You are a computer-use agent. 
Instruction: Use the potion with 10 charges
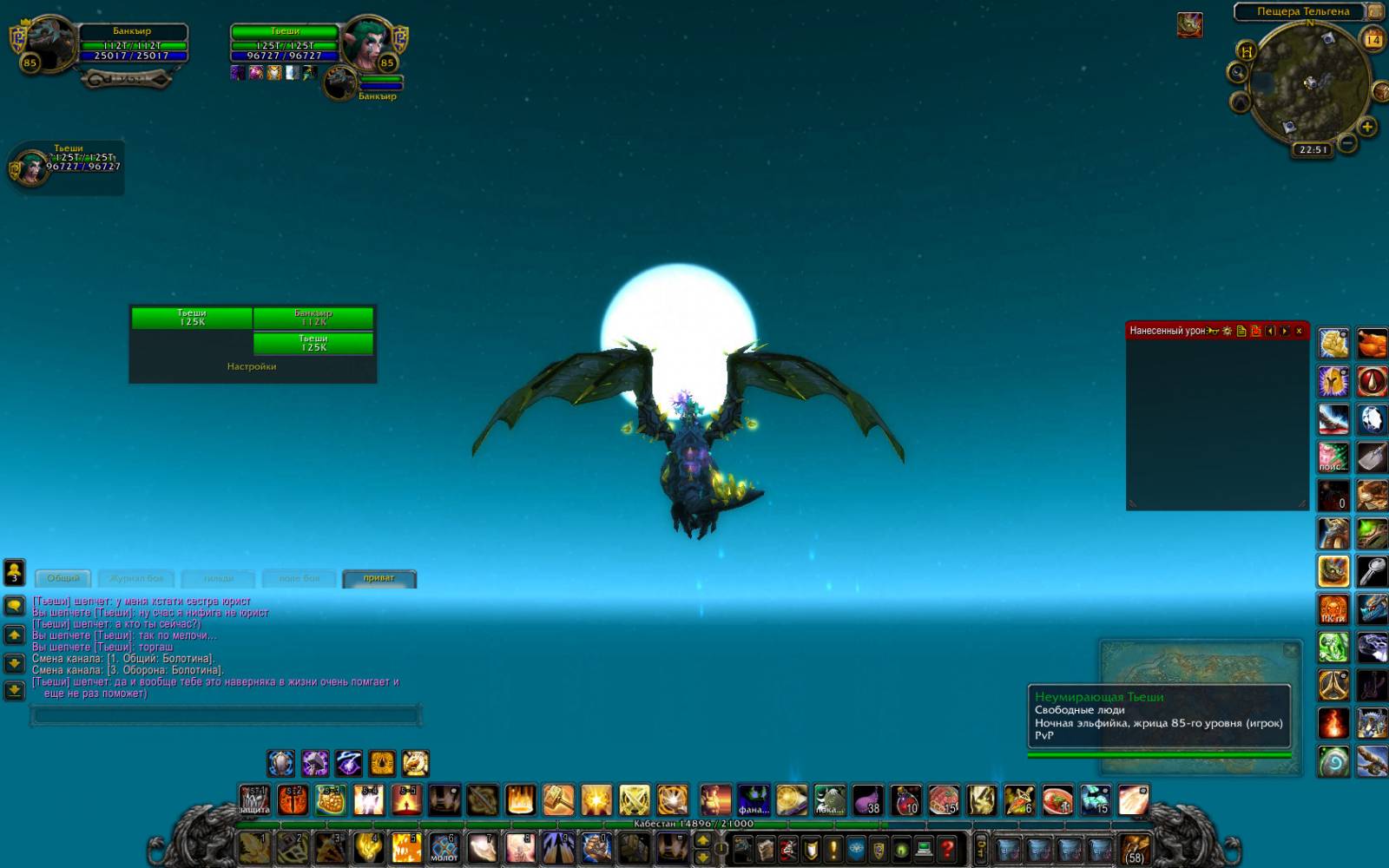coord(905,800)
